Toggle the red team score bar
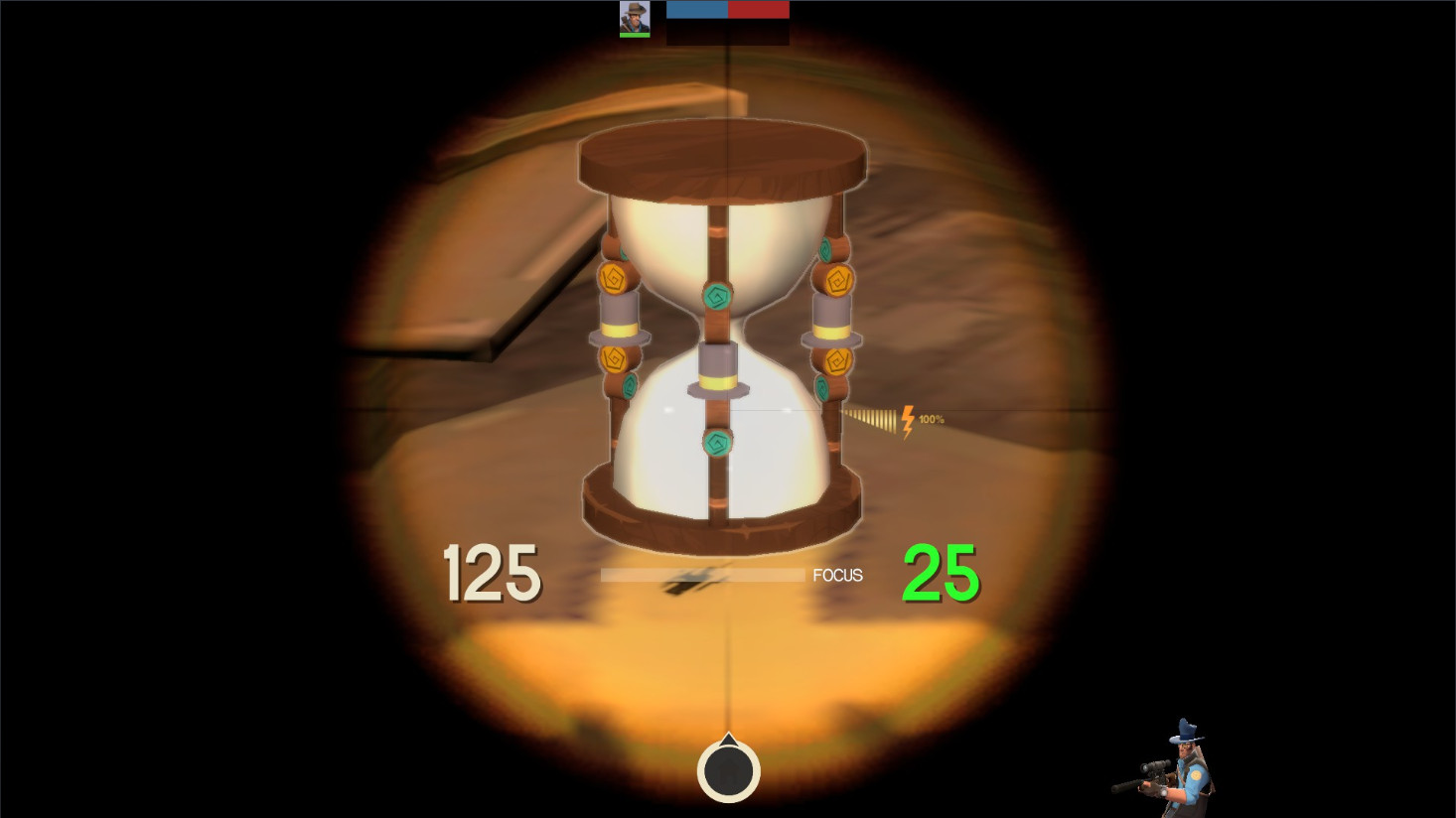Image resolution: width=1456 pixels, height=818 pixels. (x=759, y=9)
